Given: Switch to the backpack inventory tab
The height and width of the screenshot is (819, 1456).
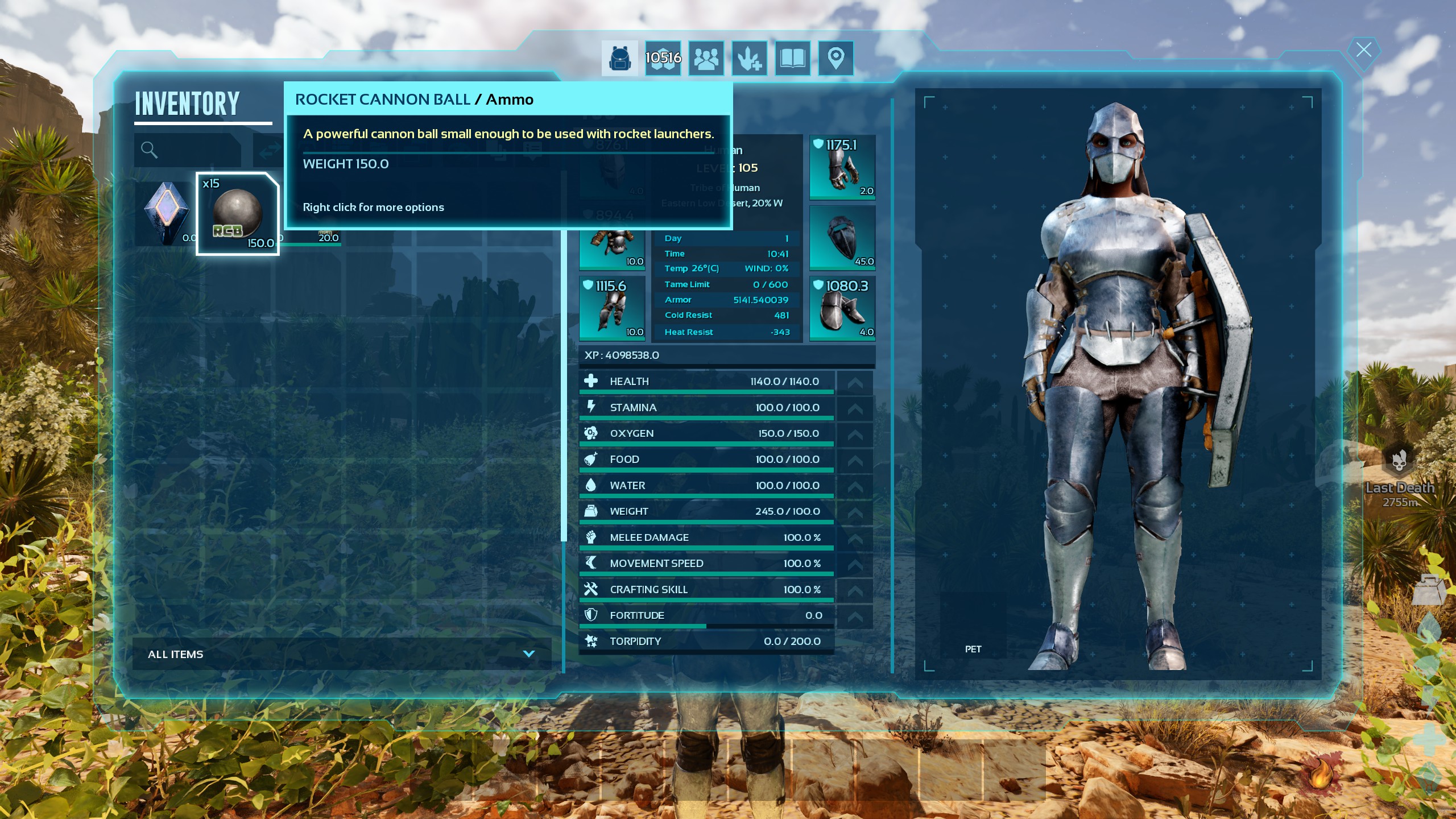Looking at the screenshot, I should (x=619, y=58).
